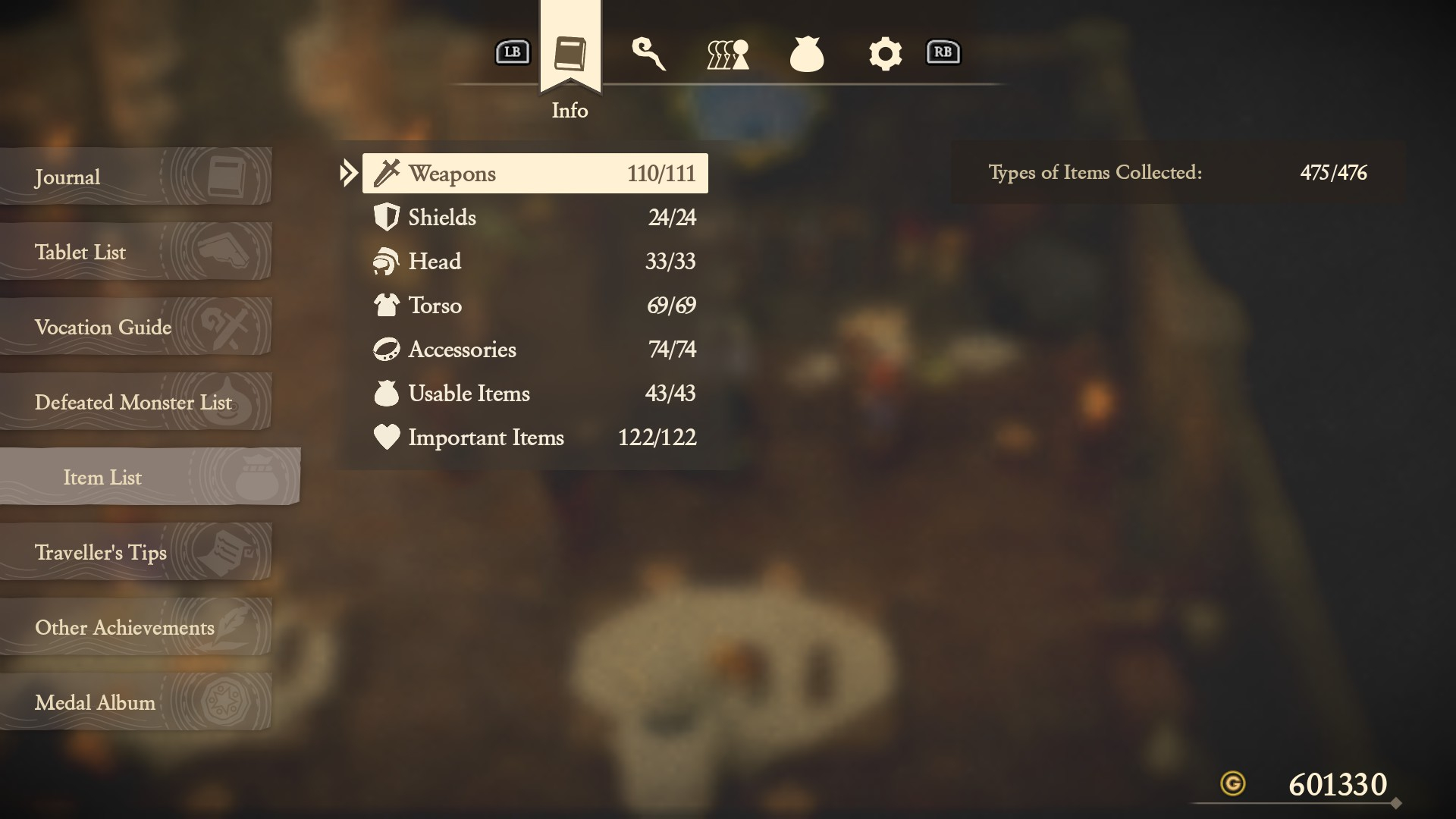1456x819 pixels.
Task: Select the Weapons category row
Action: point(535,174)
